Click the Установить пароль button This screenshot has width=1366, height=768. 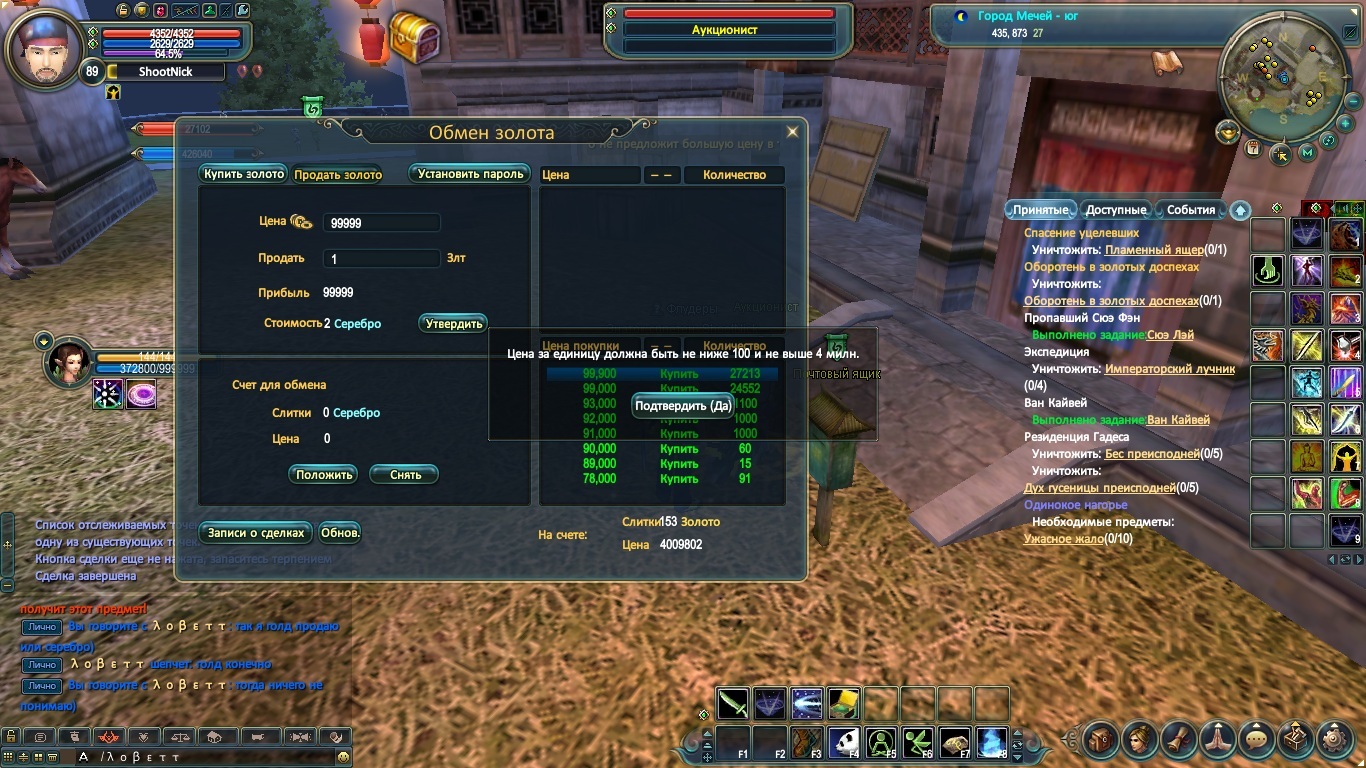click(470, 174)
